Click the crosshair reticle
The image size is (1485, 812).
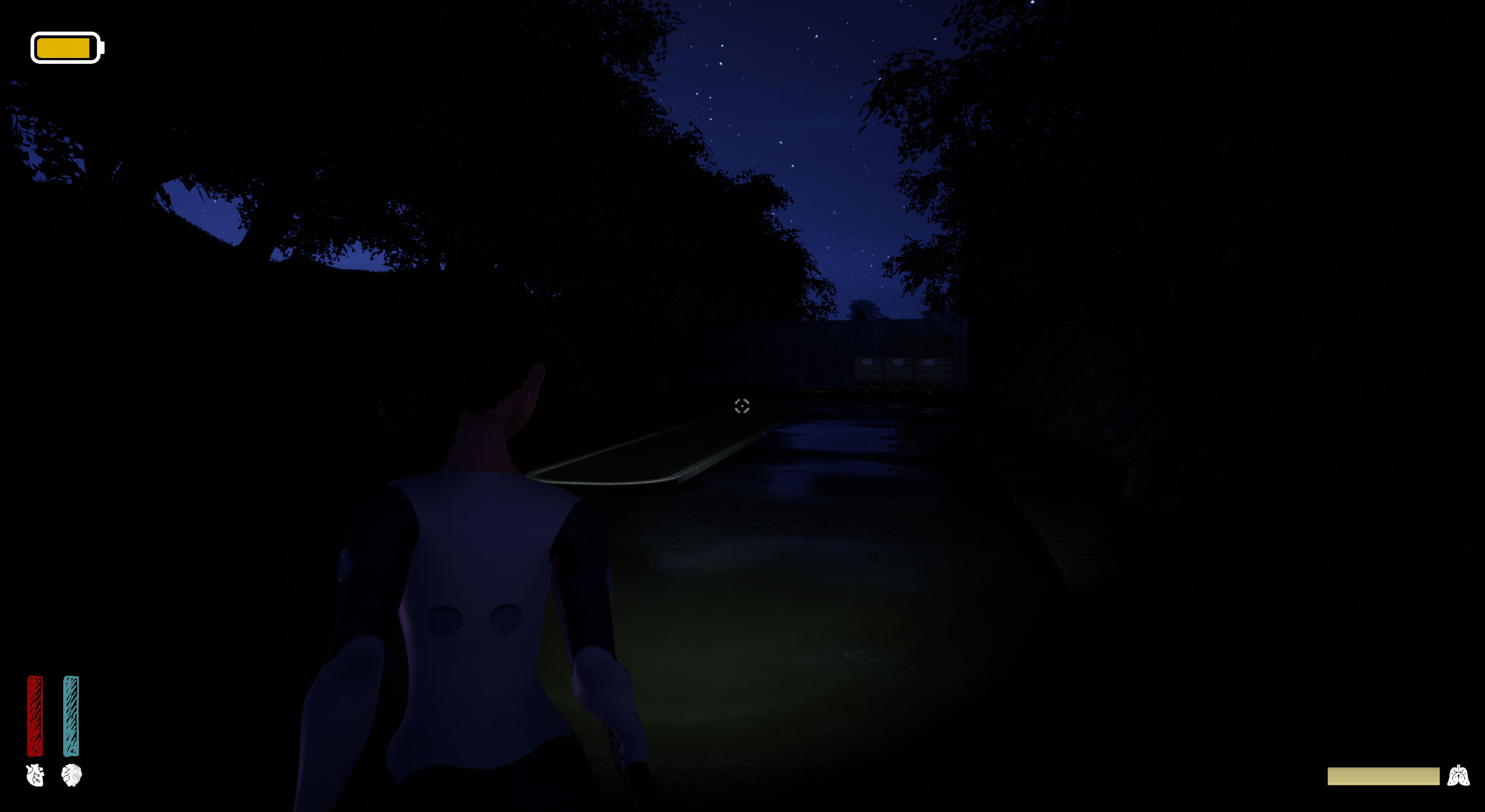coord(741,407)
